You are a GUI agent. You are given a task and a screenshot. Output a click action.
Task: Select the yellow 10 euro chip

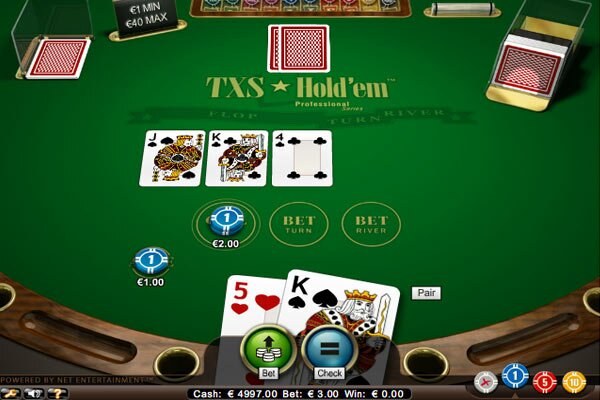[x=574, y=381]
